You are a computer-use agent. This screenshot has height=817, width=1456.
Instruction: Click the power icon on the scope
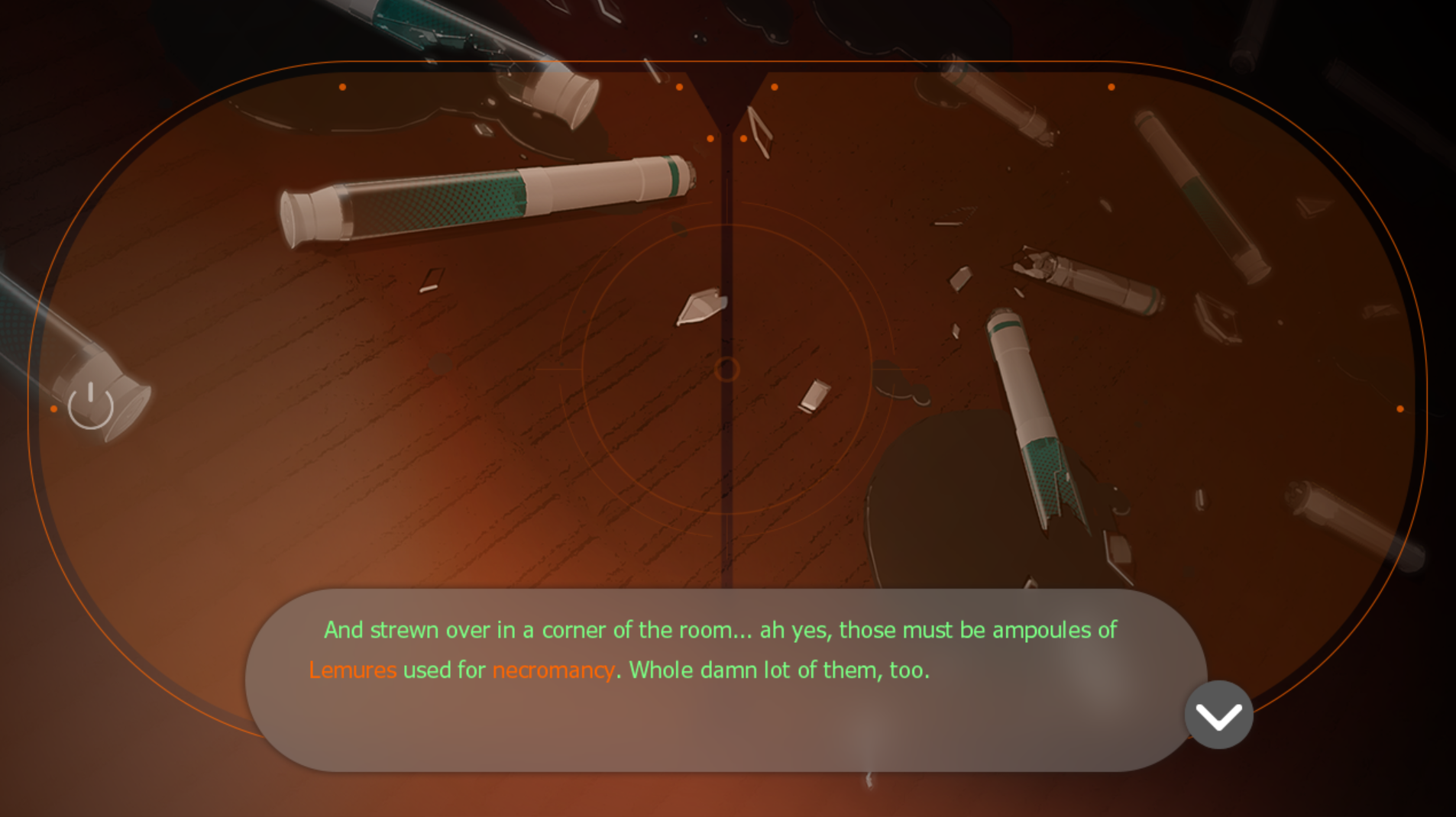pyautogui.click(x=91, y=405)
